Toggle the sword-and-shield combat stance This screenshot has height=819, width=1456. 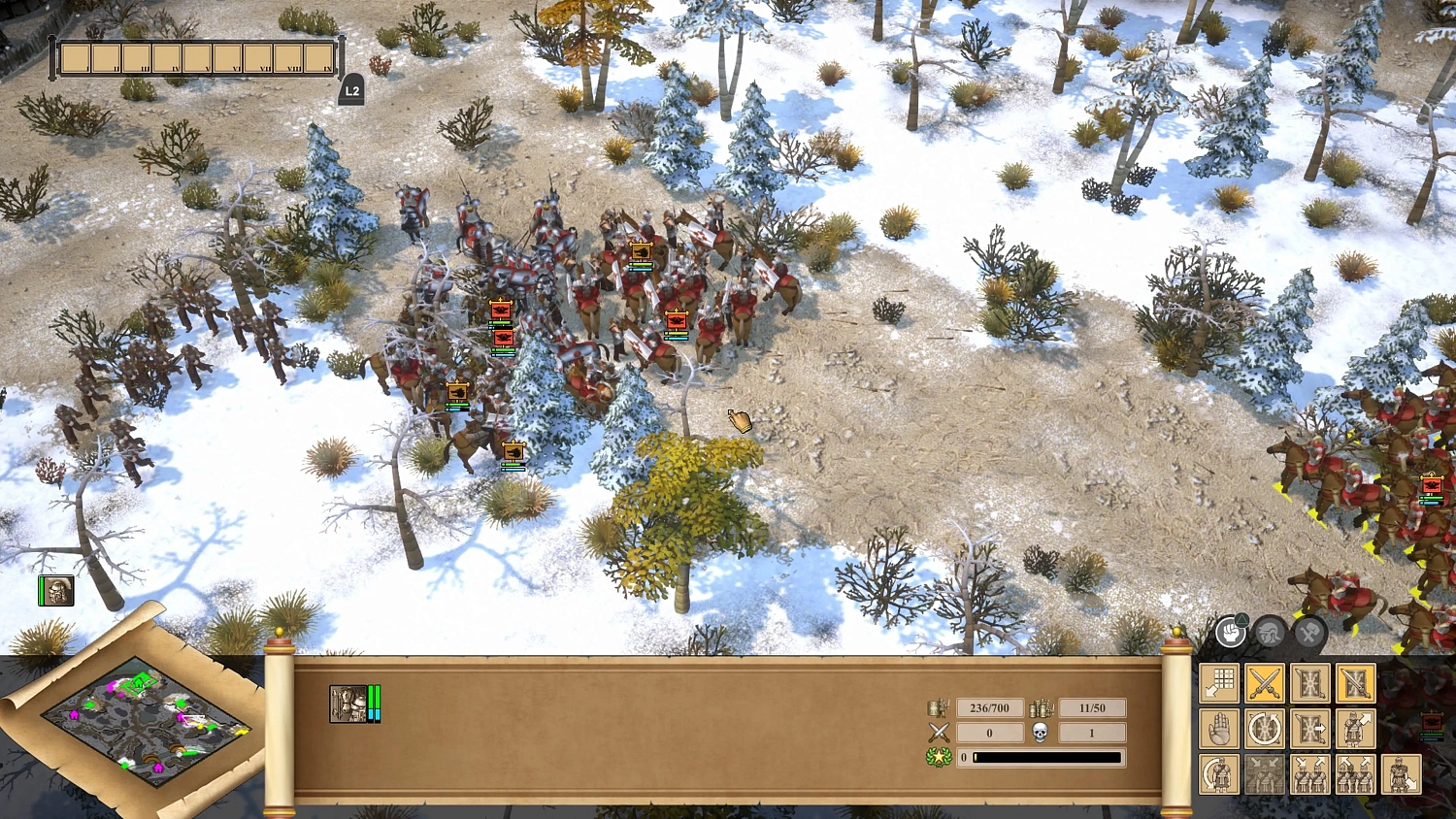tap(1356, 682)
